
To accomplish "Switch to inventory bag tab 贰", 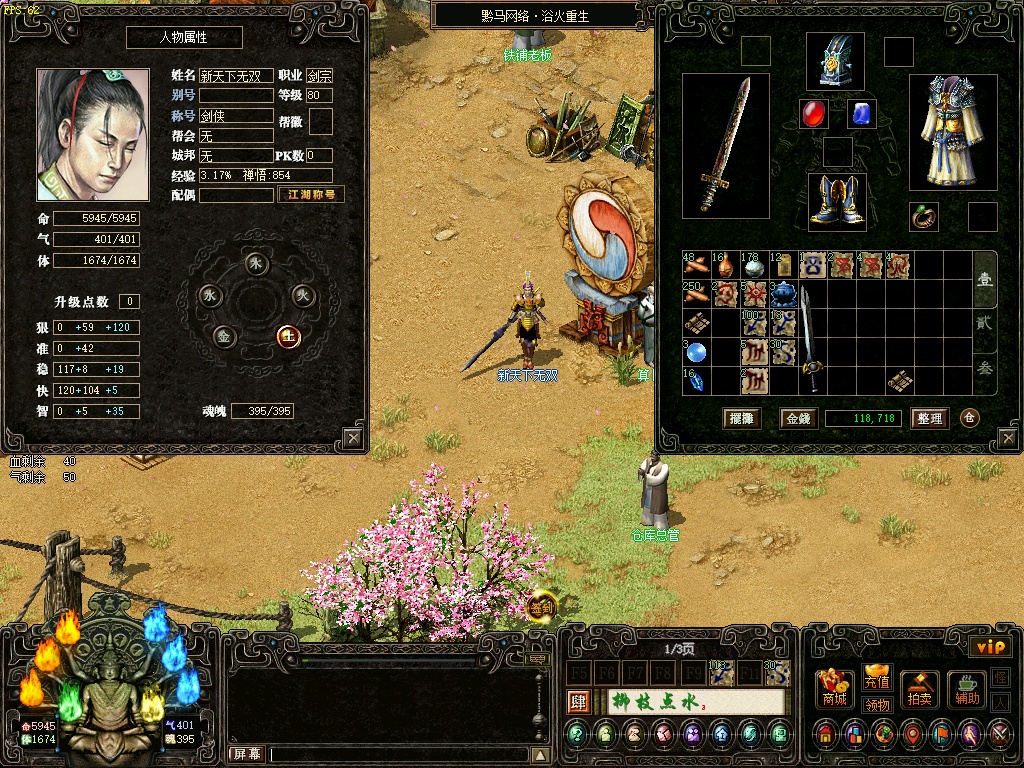I will tap(985, 323).
